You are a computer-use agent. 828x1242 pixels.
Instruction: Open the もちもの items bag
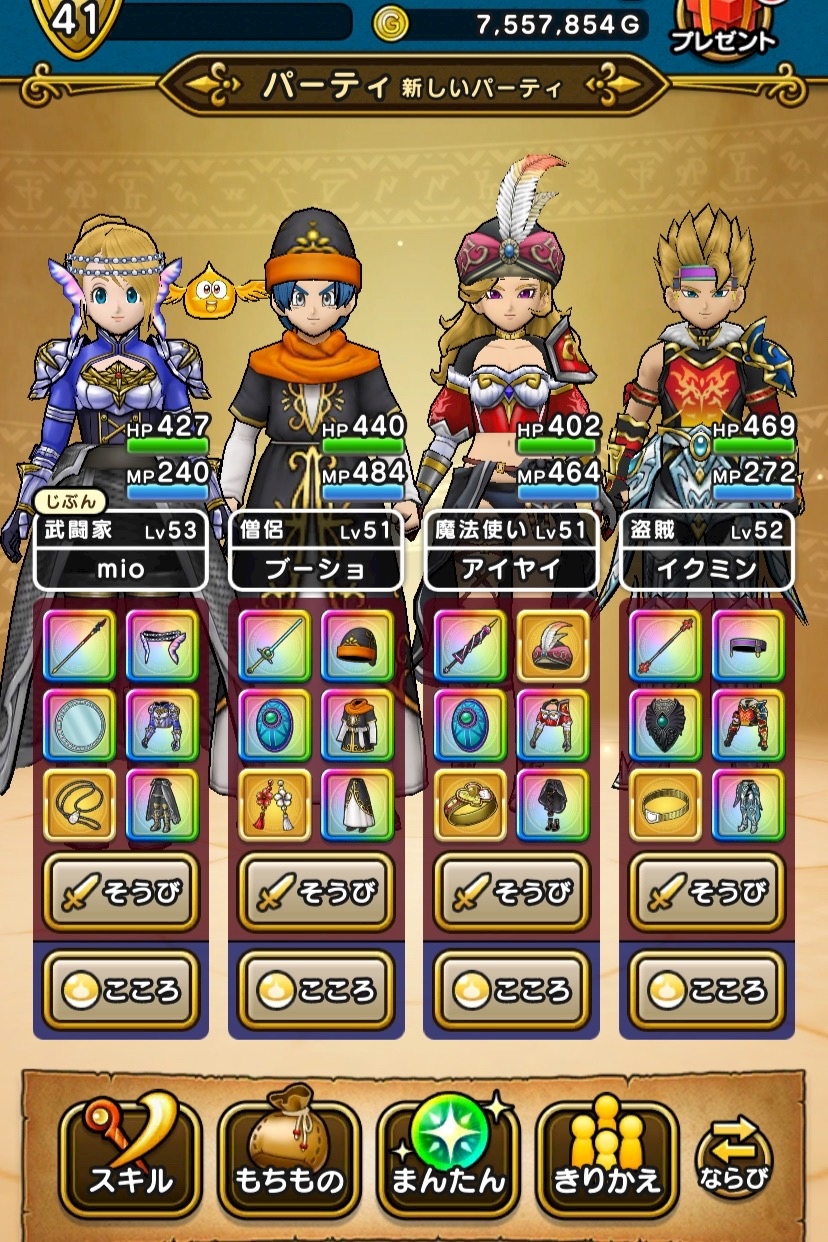pos(288,1161)
